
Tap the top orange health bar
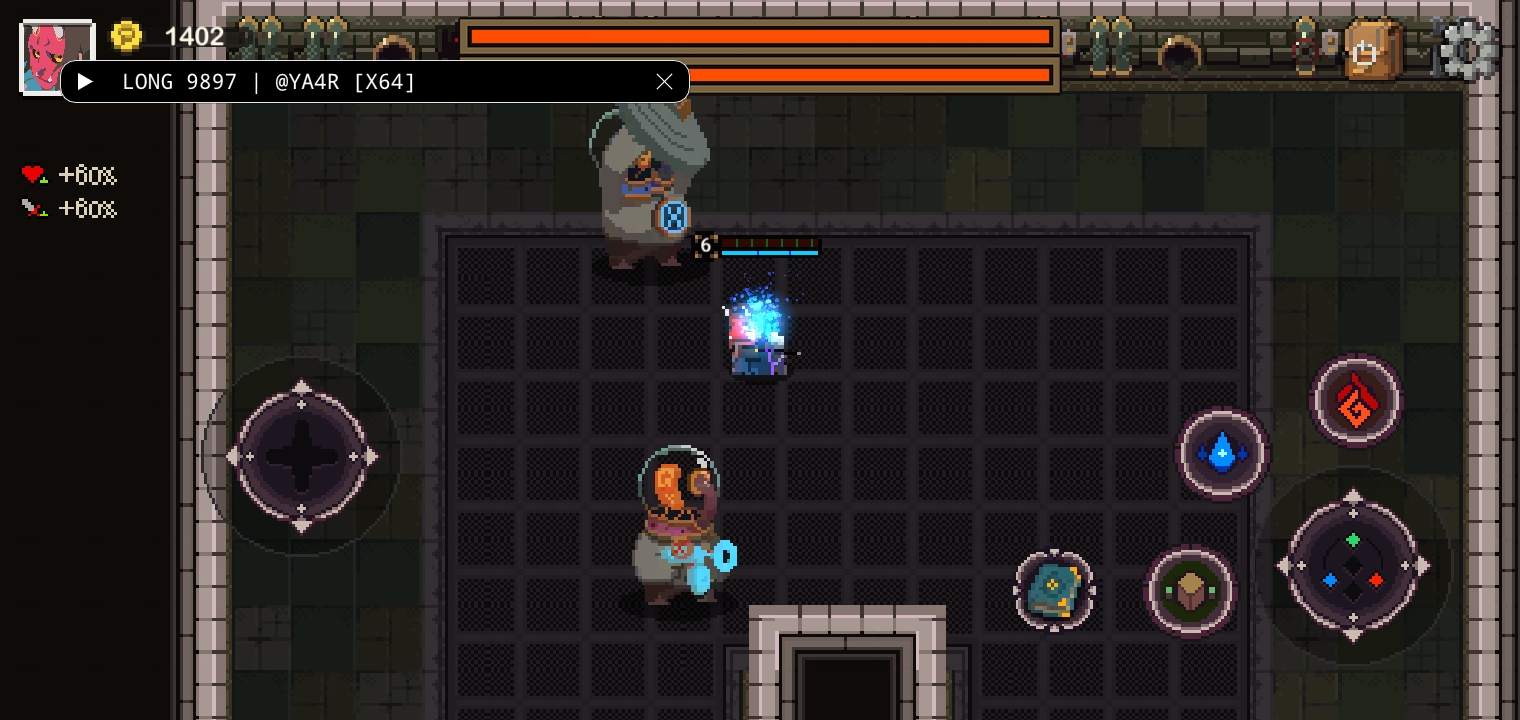pos(760,37)
